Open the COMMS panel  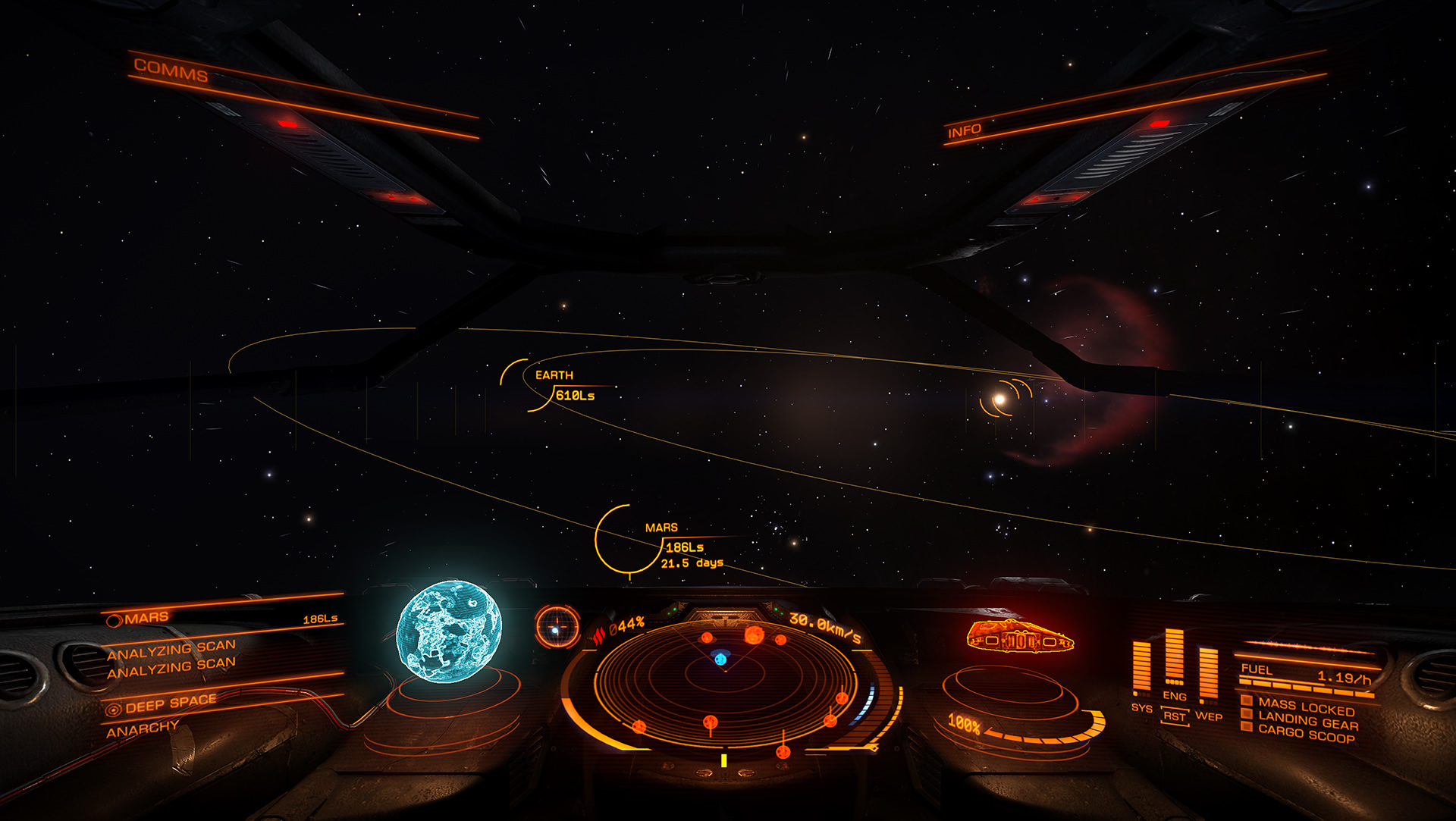[171, 71]
